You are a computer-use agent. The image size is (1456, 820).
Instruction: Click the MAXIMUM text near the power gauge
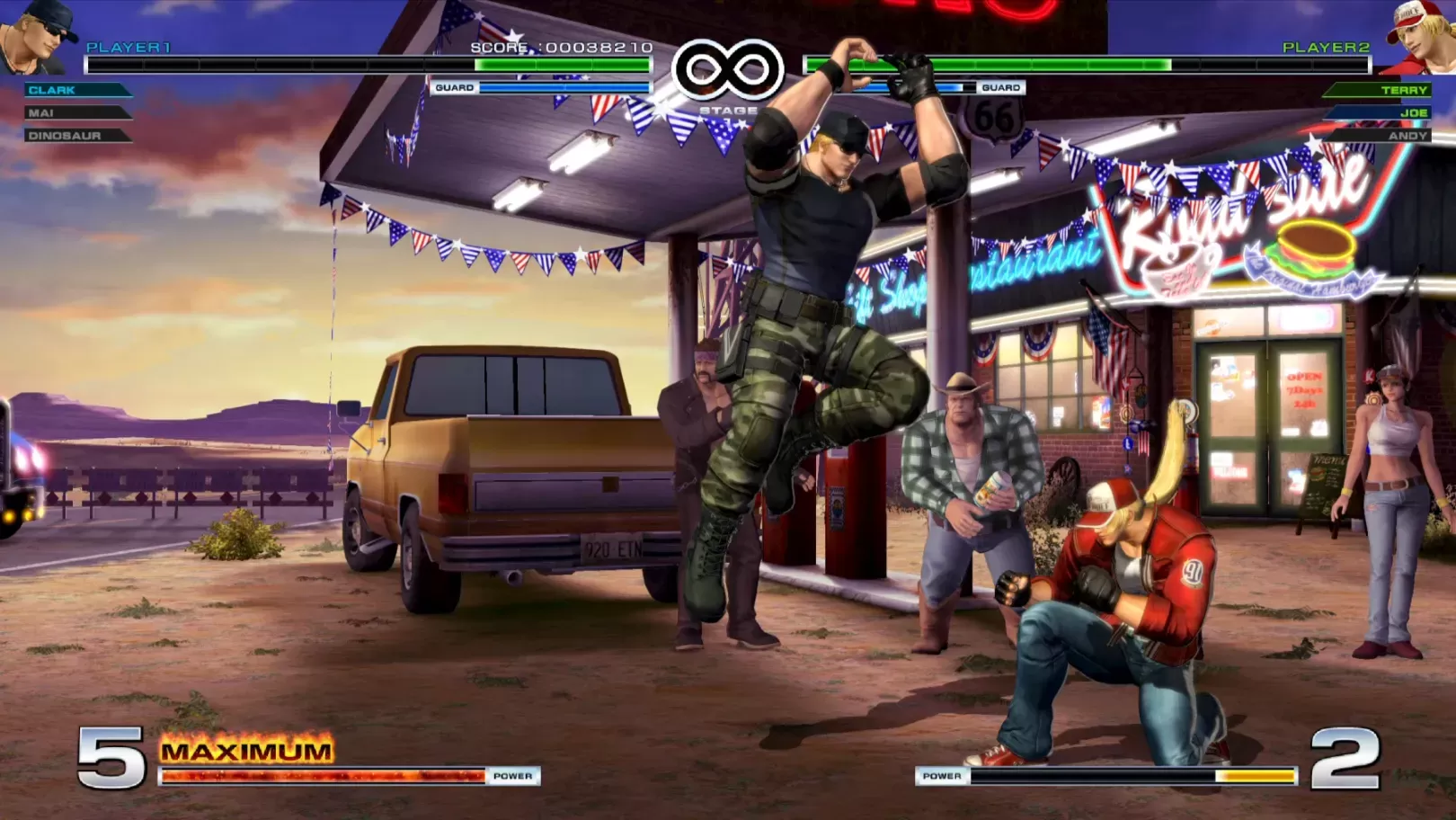(245, 750)
